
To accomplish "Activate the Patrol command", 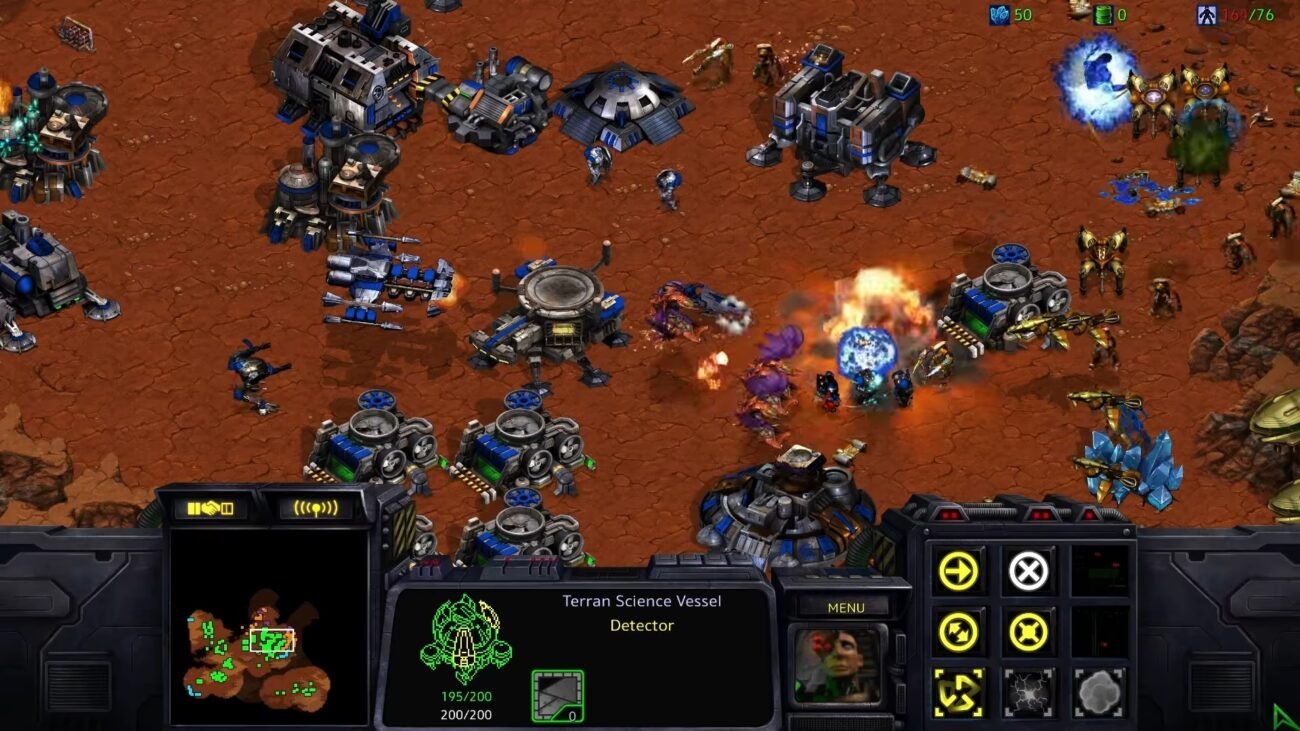I will pyautogui.click(x=958, y=630).
